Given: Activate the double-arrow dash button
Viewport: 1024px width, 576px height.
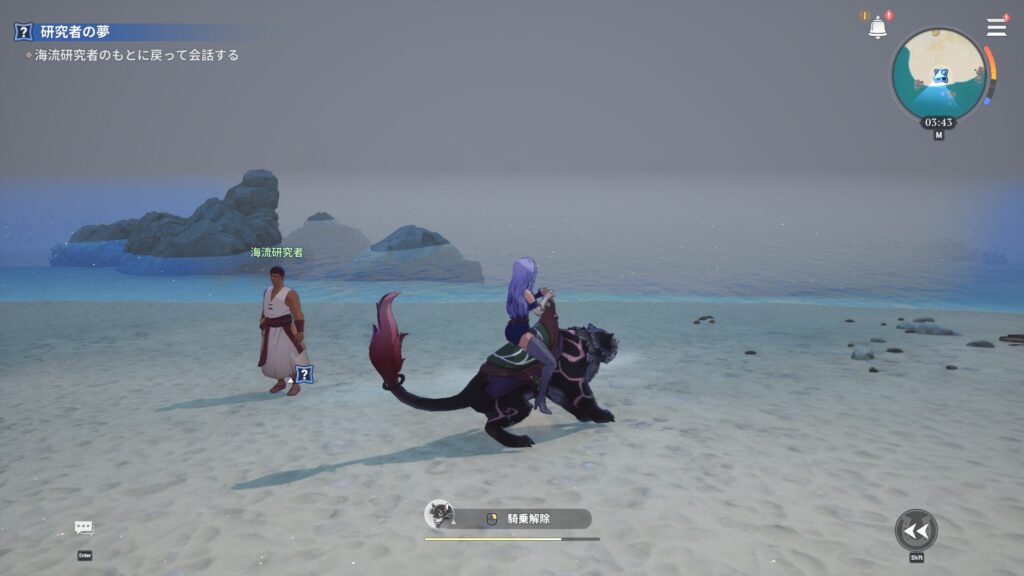Looking at the screenshot, I should (x=915, y=530).
